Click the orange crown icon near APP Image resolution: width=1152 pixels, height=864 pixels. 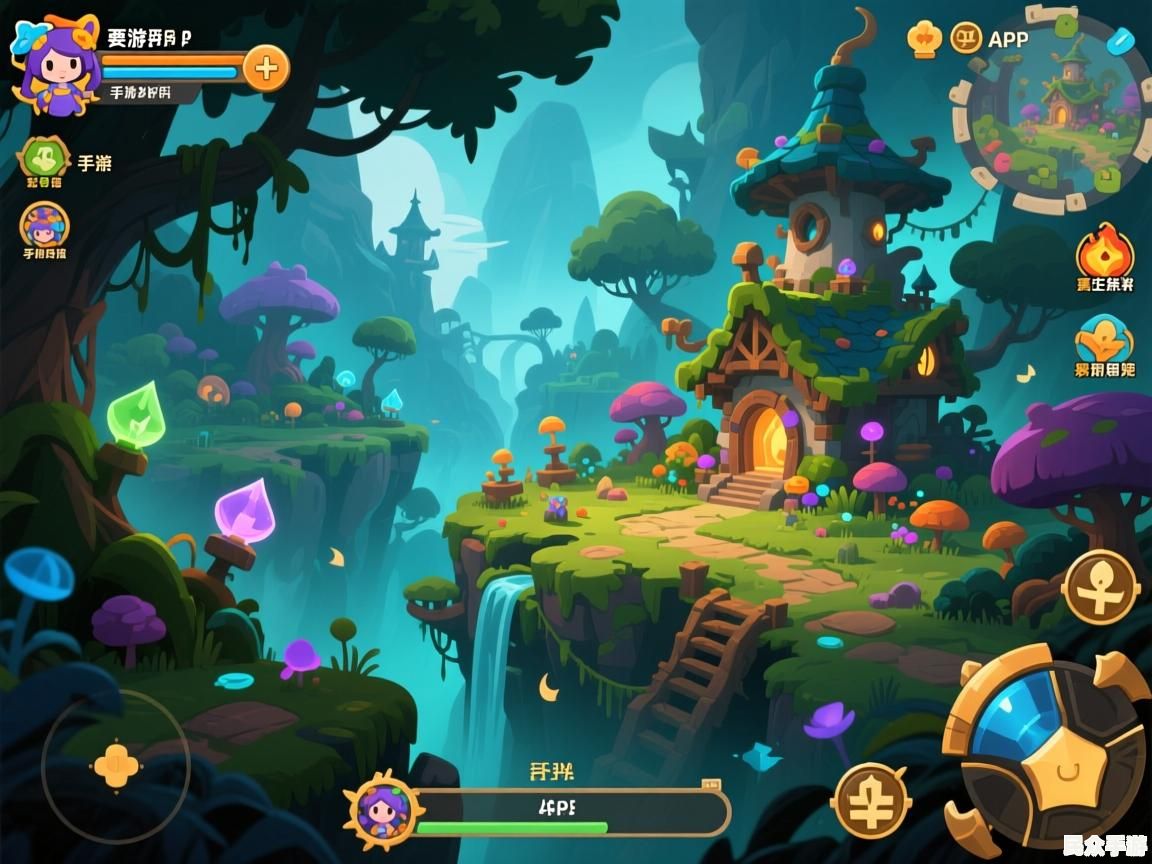(x=925, y=39)
